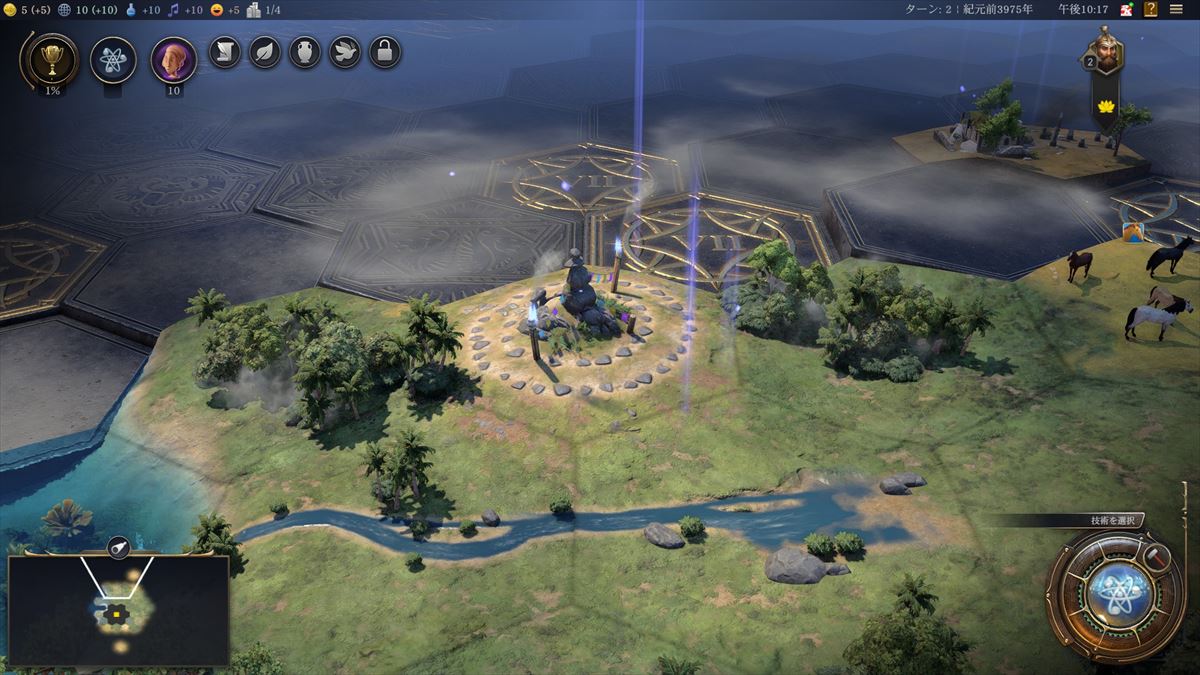Click the gold treasury readout in top bar
Image resolution: width=1200 pixels, height=675 pixels.
point(27,9)
